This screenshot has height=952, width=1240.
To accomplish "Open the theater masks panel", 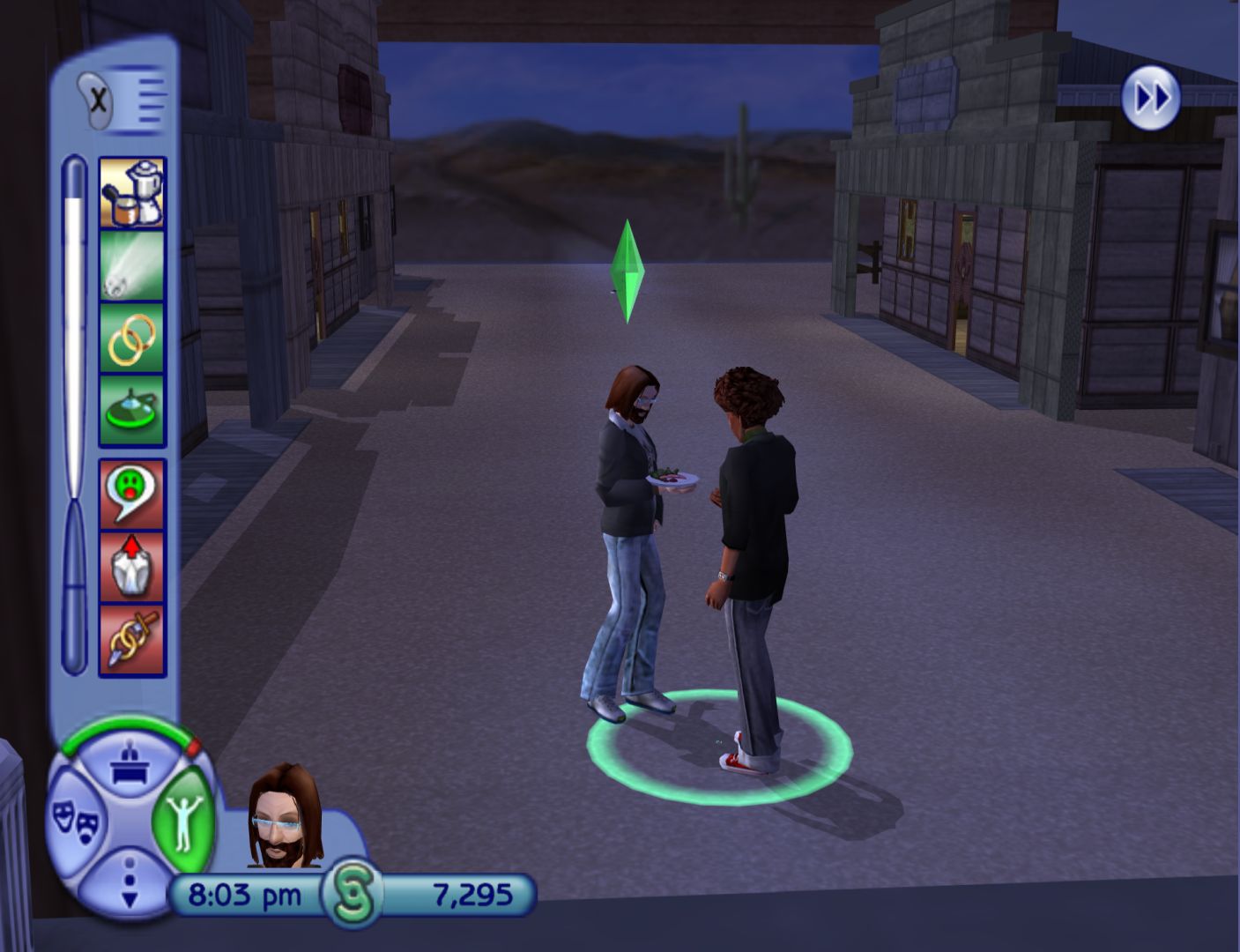I will (x=76, y=822).
